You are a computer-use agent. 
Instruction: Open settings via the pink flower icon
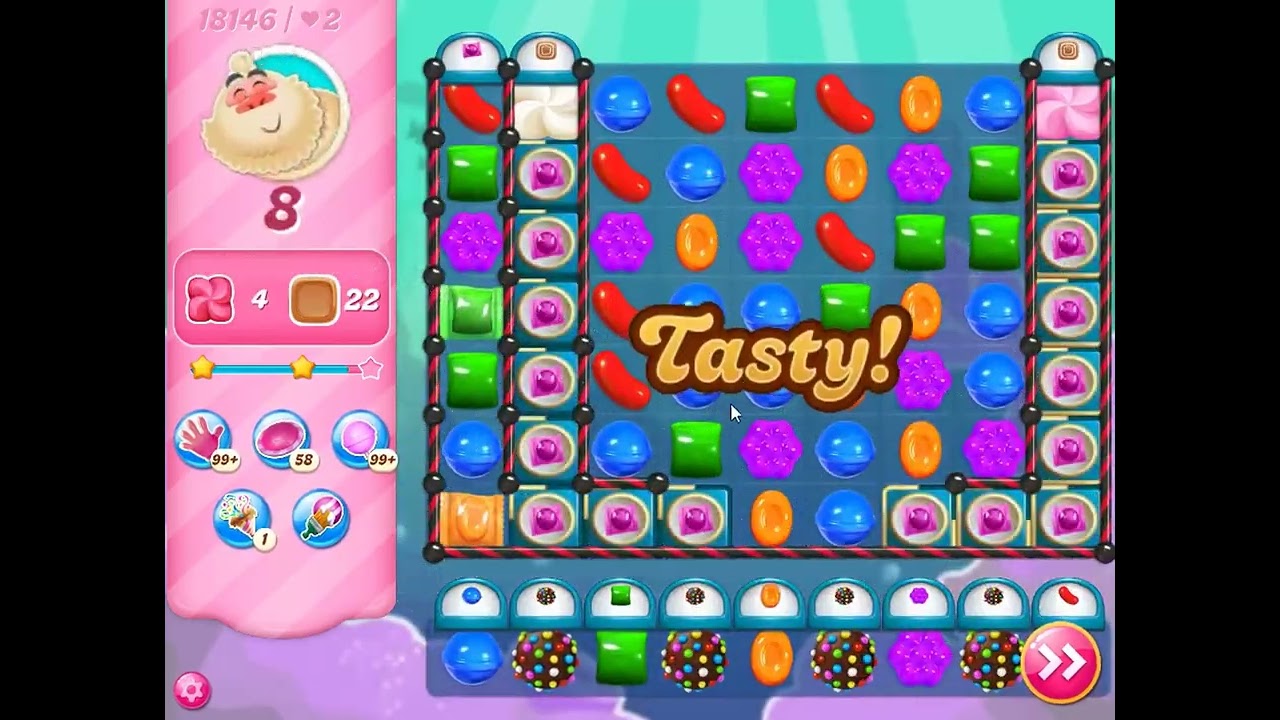[x=190, y=688]
